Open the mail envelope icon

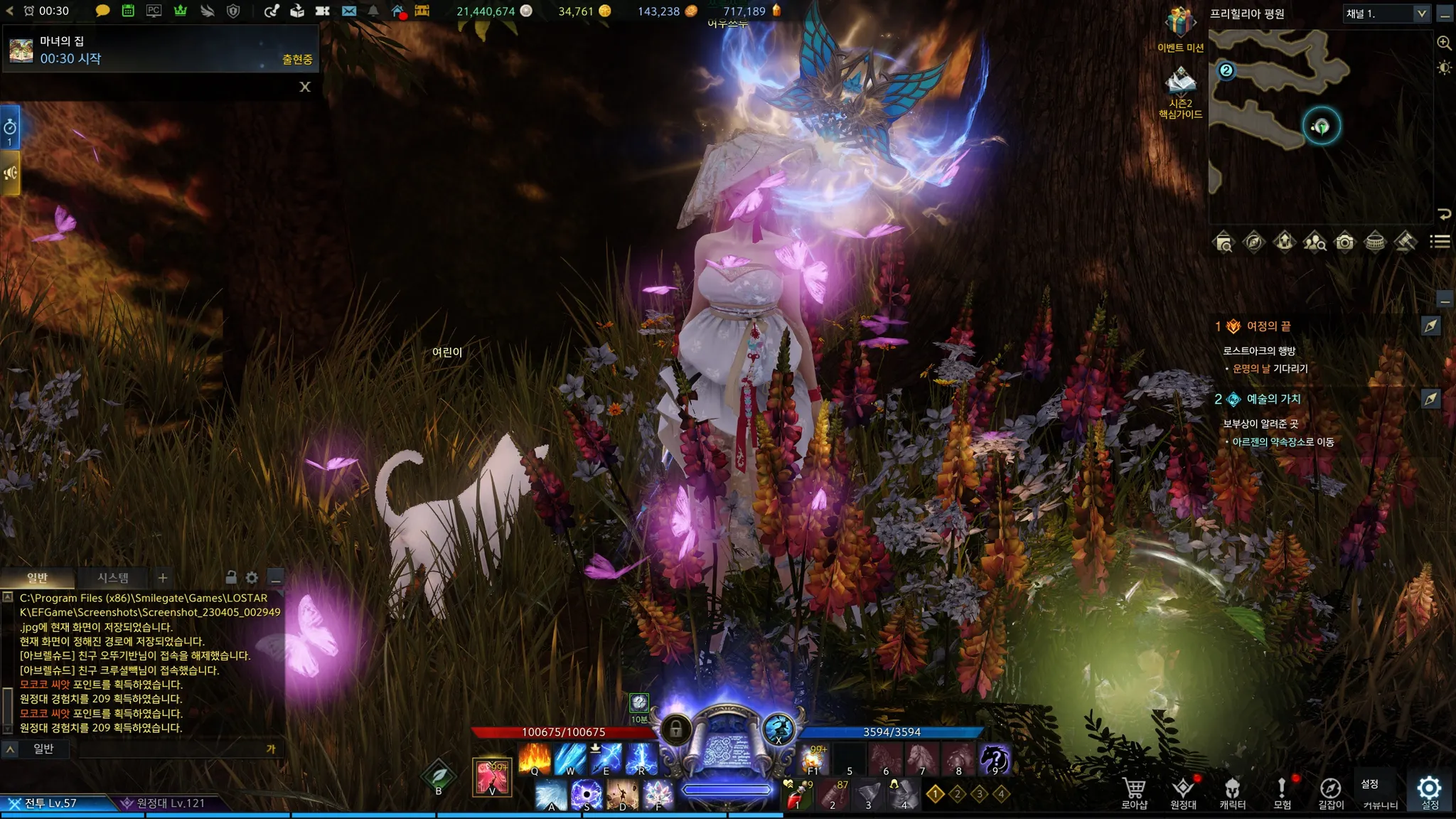(348, 11)
